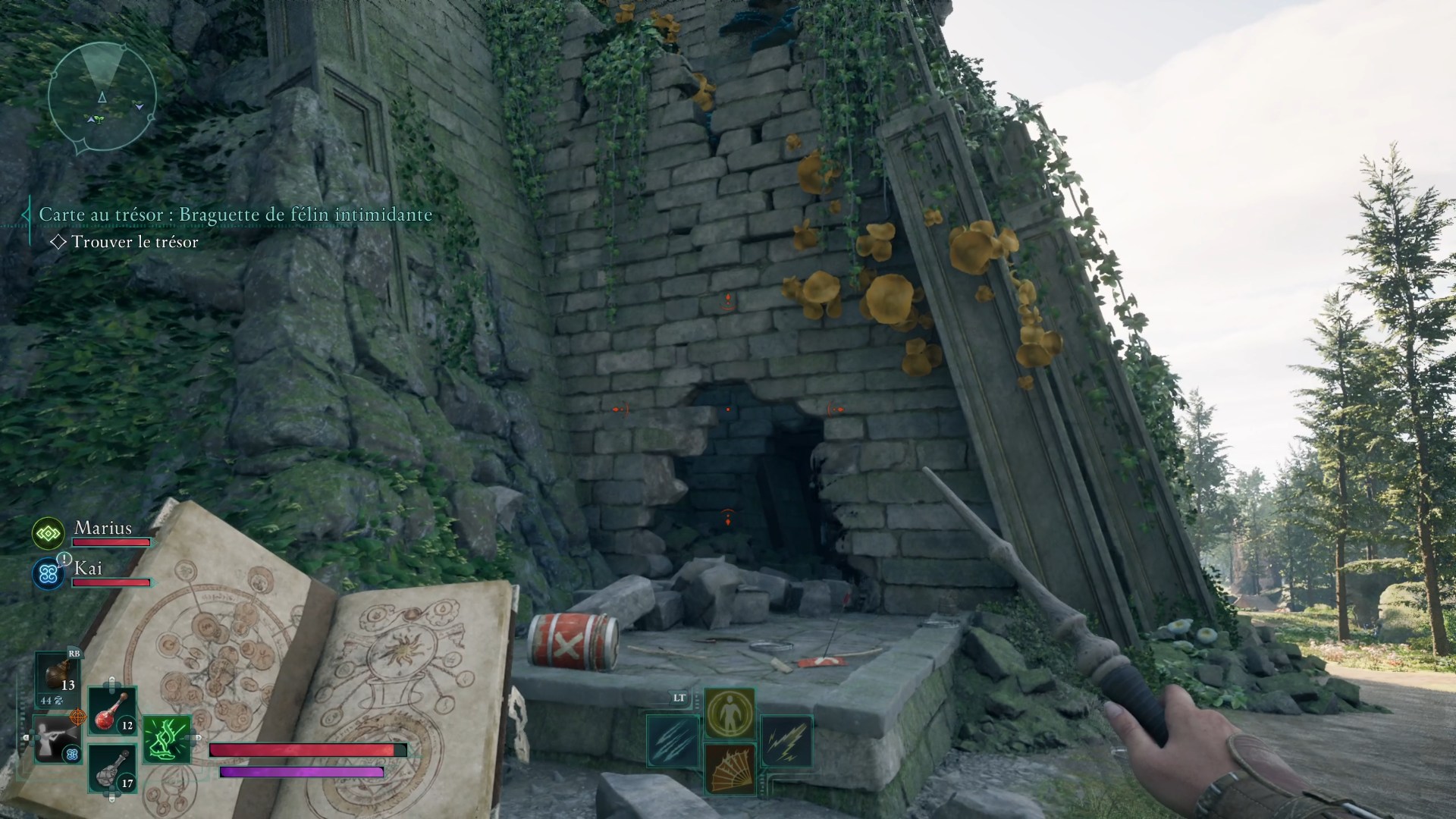Click the greyed-out companion spell ability icon
1456x819 pixels.
57,738
